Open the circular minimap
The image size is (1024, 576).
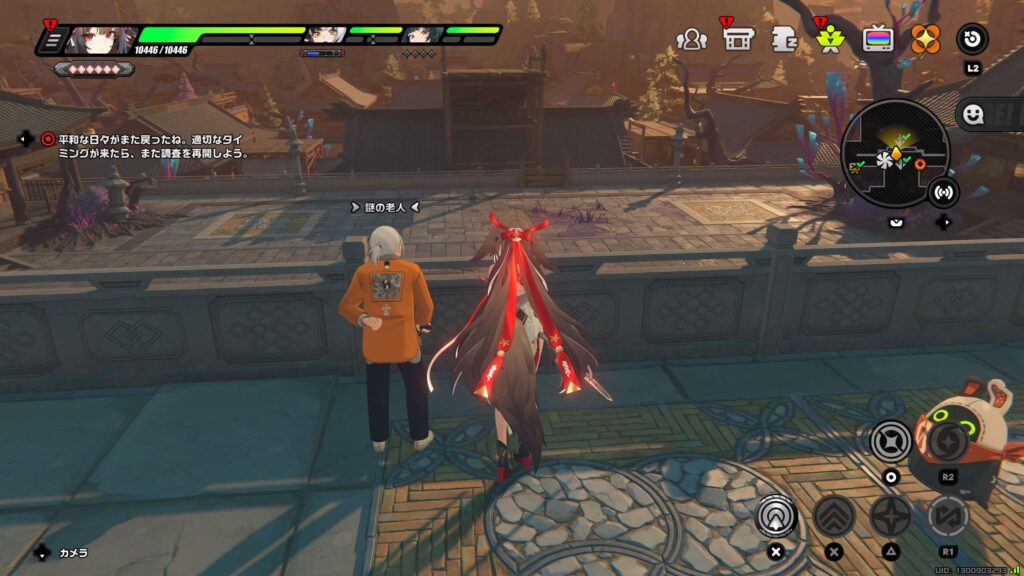click(894, 153)
